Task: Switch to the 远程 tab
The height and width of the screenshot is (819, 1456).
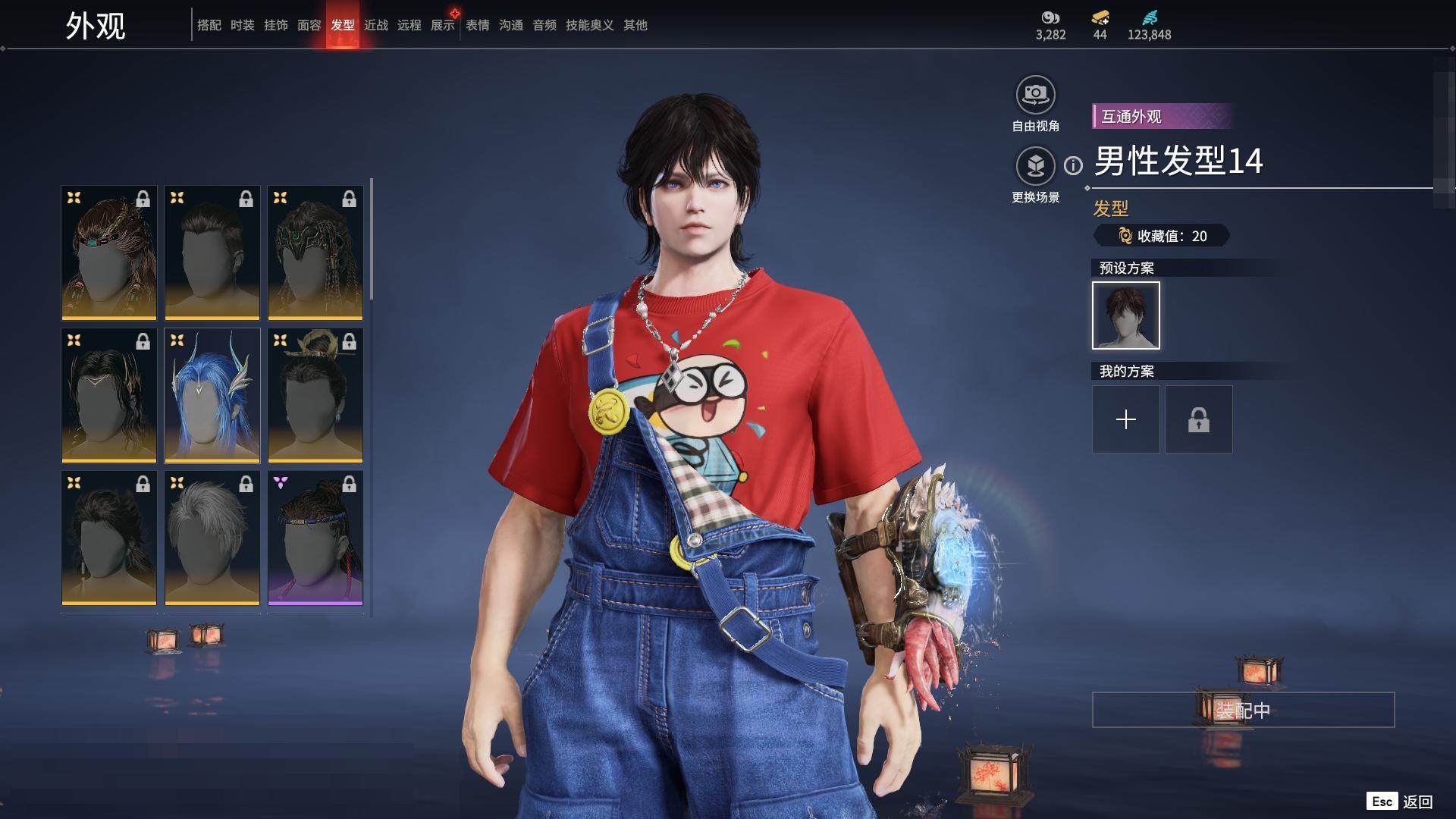Action: coord(409,25)
